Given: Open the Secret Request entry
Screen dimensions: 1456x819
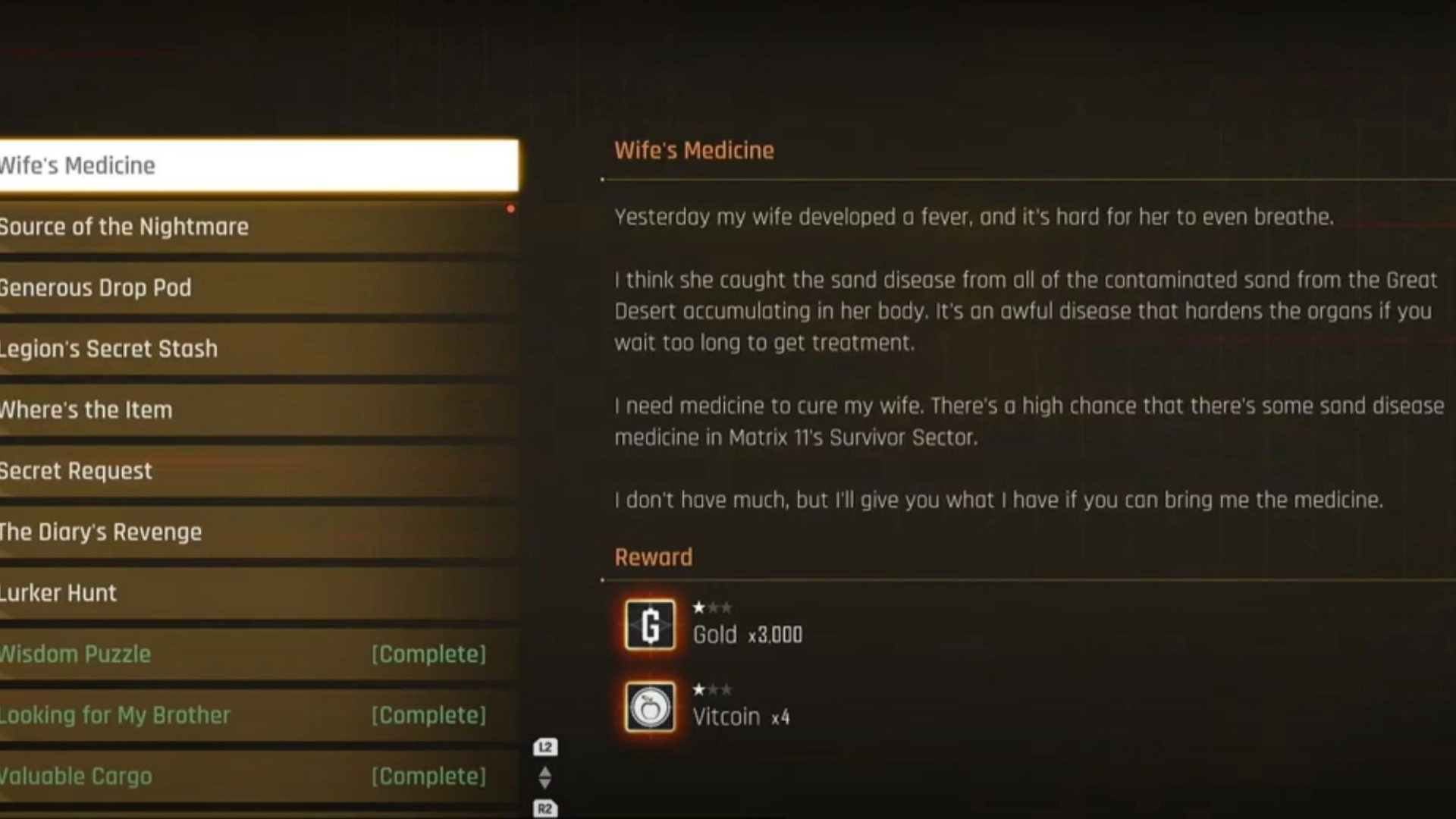Looking at the screenshot, I should (258, 471).
